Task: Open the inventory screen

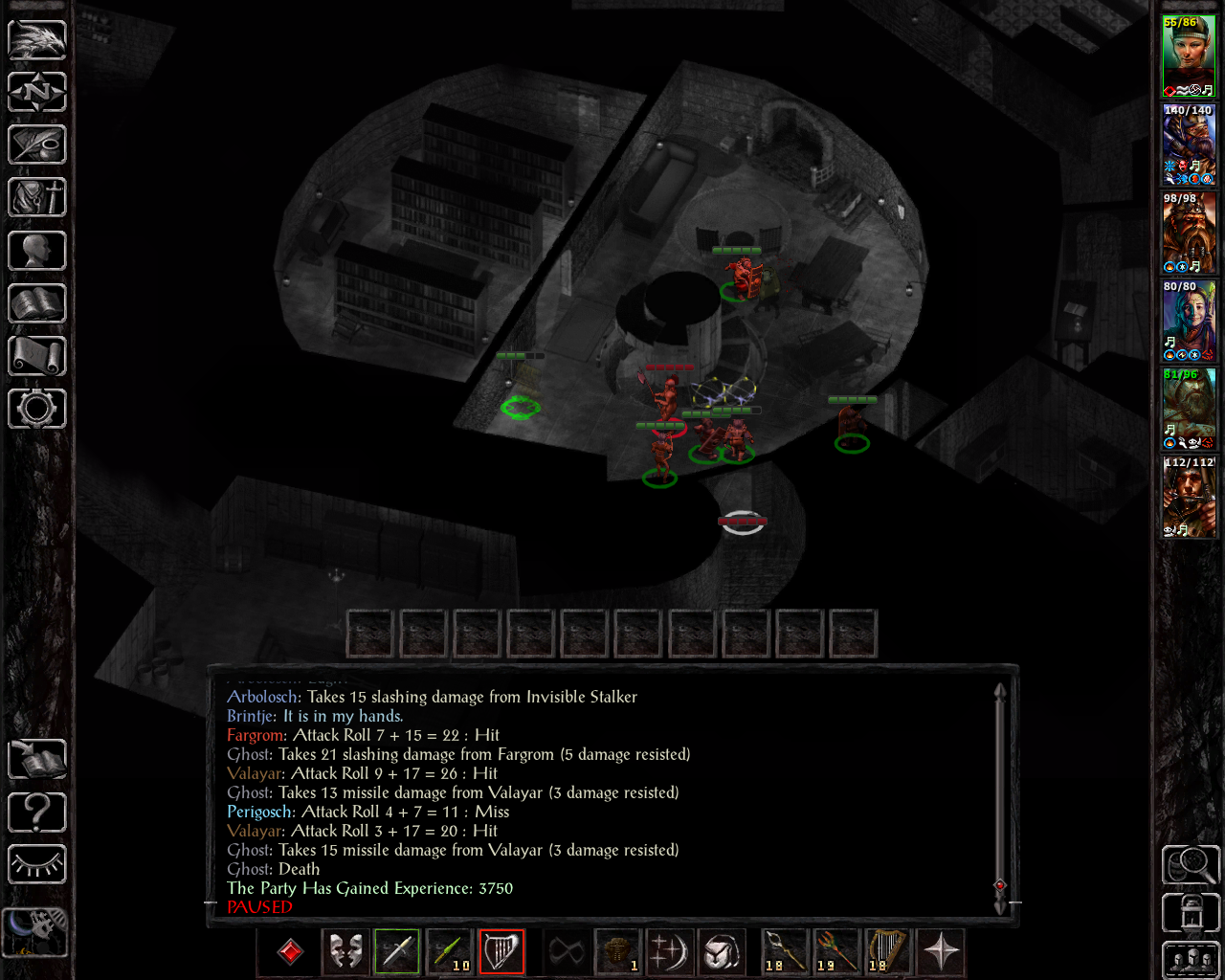Action: pyautogui.click(x=37, y=198)
